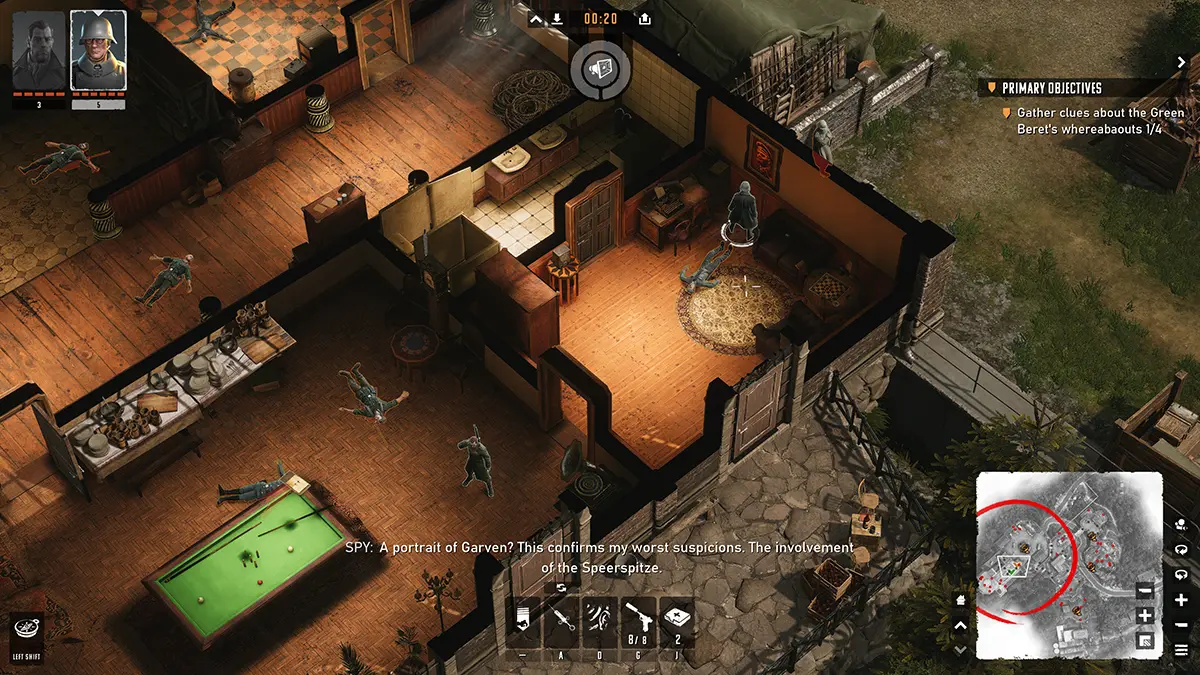Screen dimensions: 1200x675
Task: Open the hamburger menu by the minimap
Action: point(1182,650)
